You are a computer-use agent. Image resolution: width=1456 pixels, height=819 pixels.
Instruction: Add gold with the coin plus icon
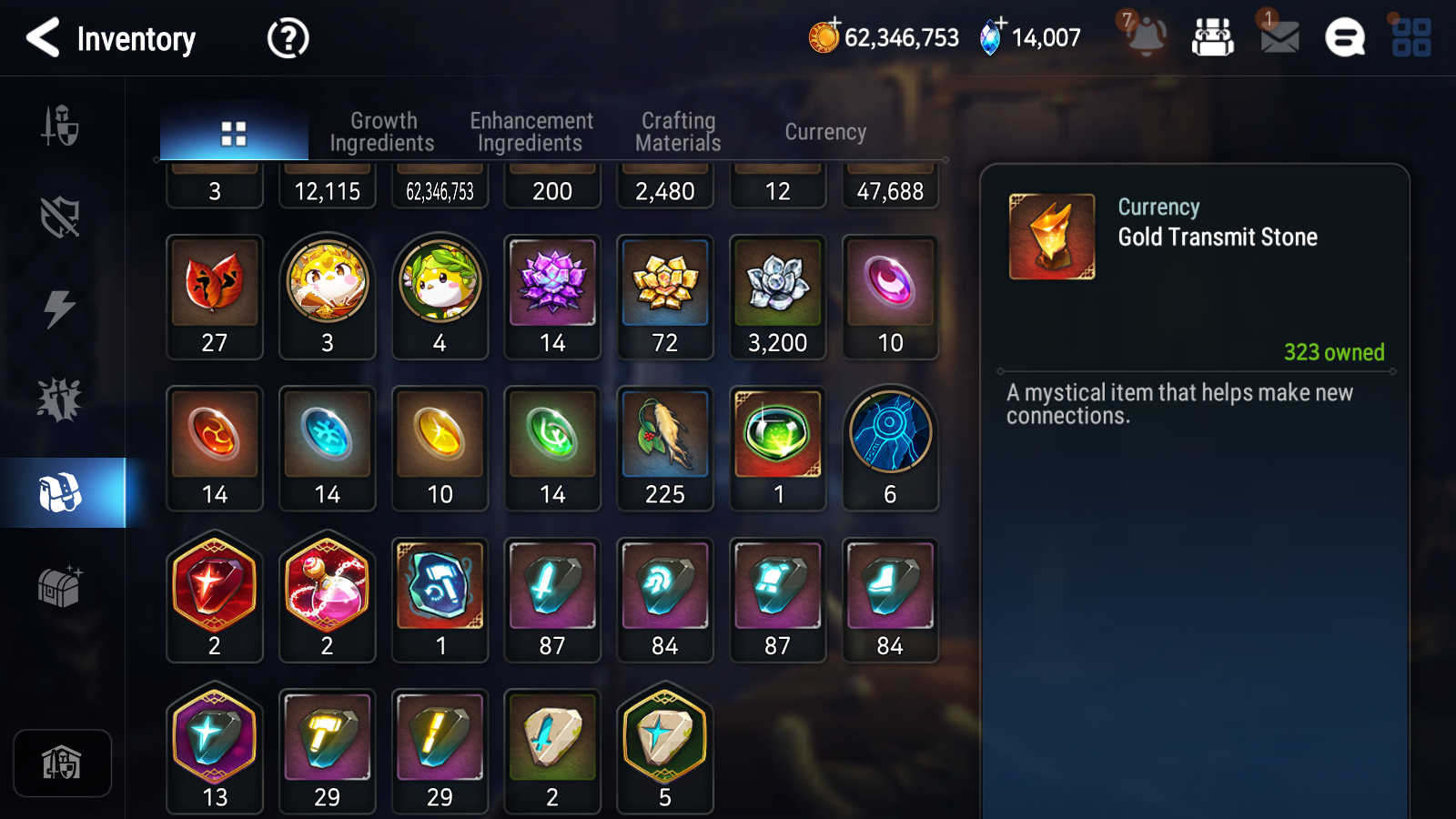(x=824, y=36)
